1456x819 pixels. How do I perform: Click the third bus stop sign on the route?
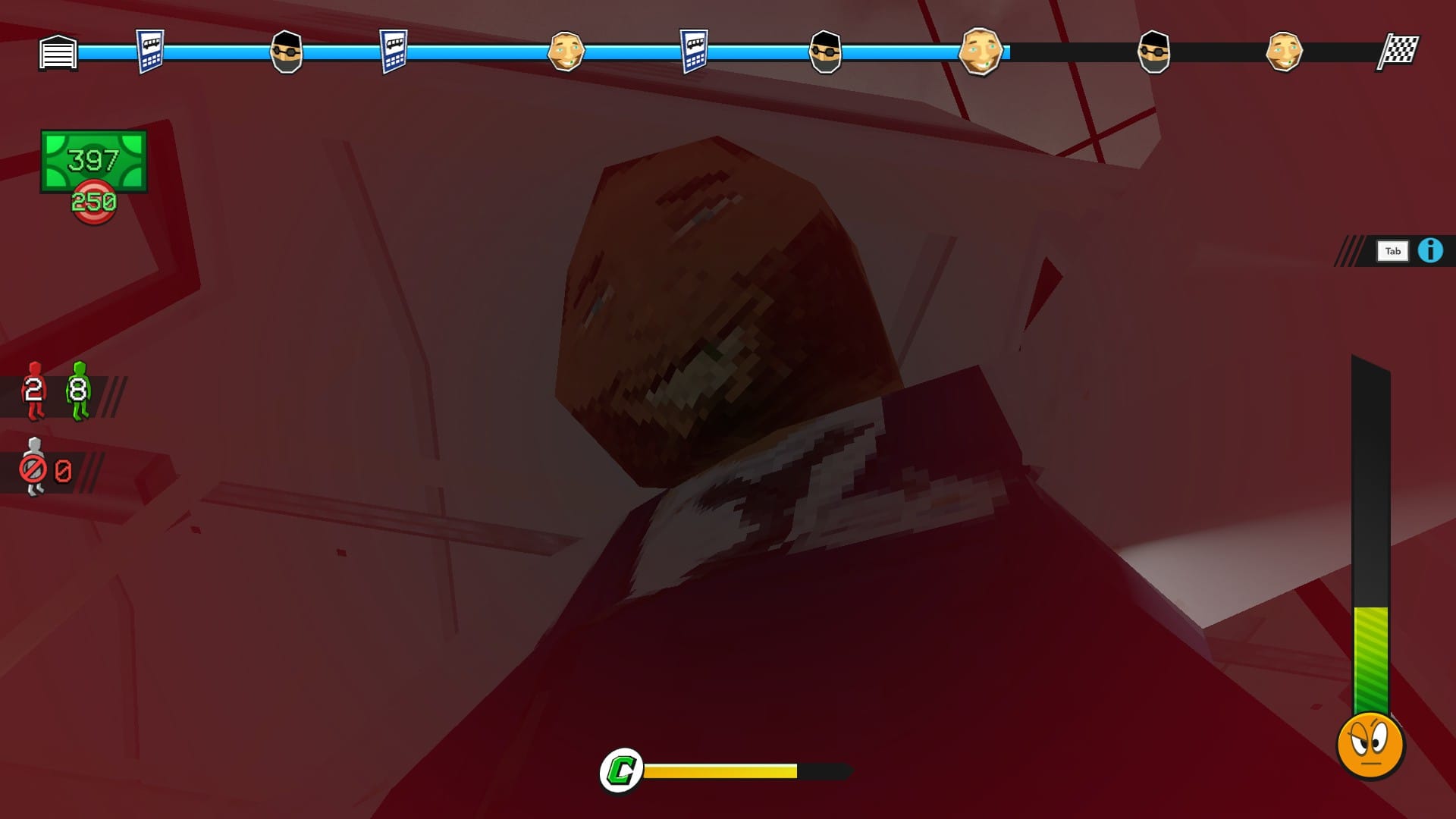(x=694, y=53)
